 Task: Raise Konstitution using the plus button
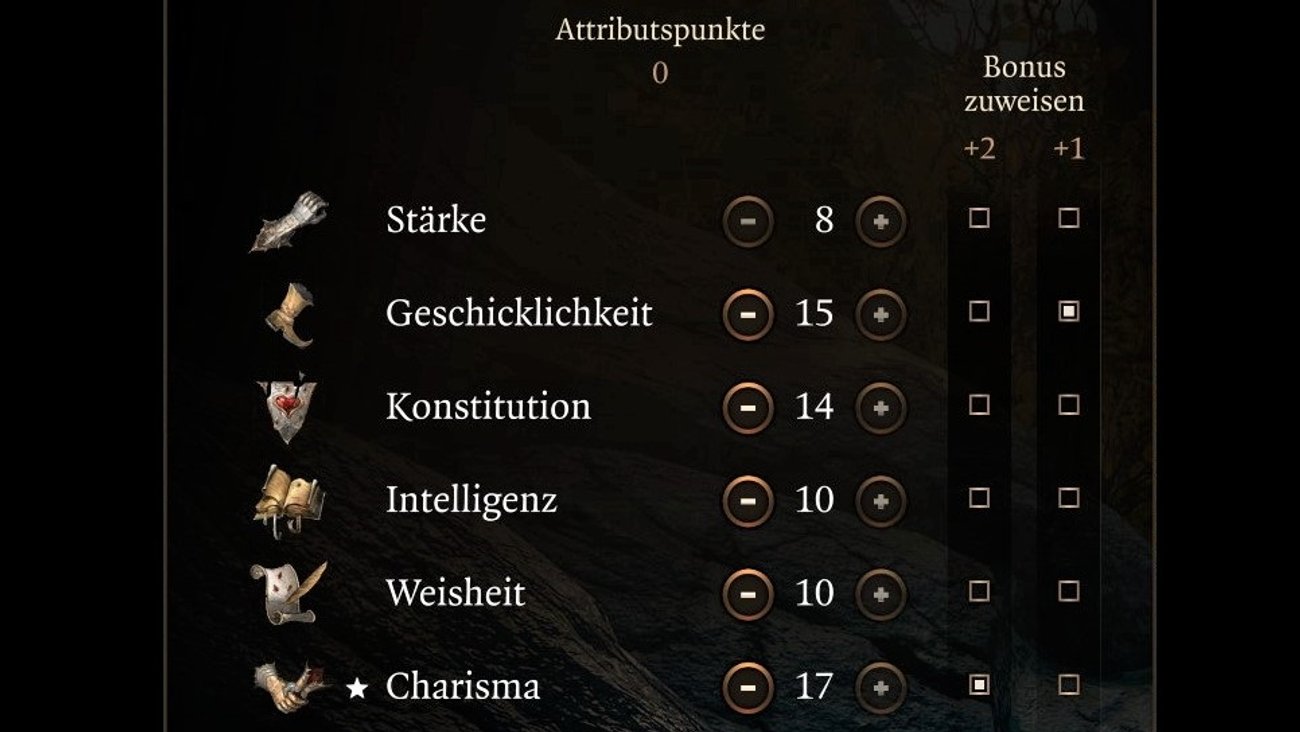(x=881, y=408)
